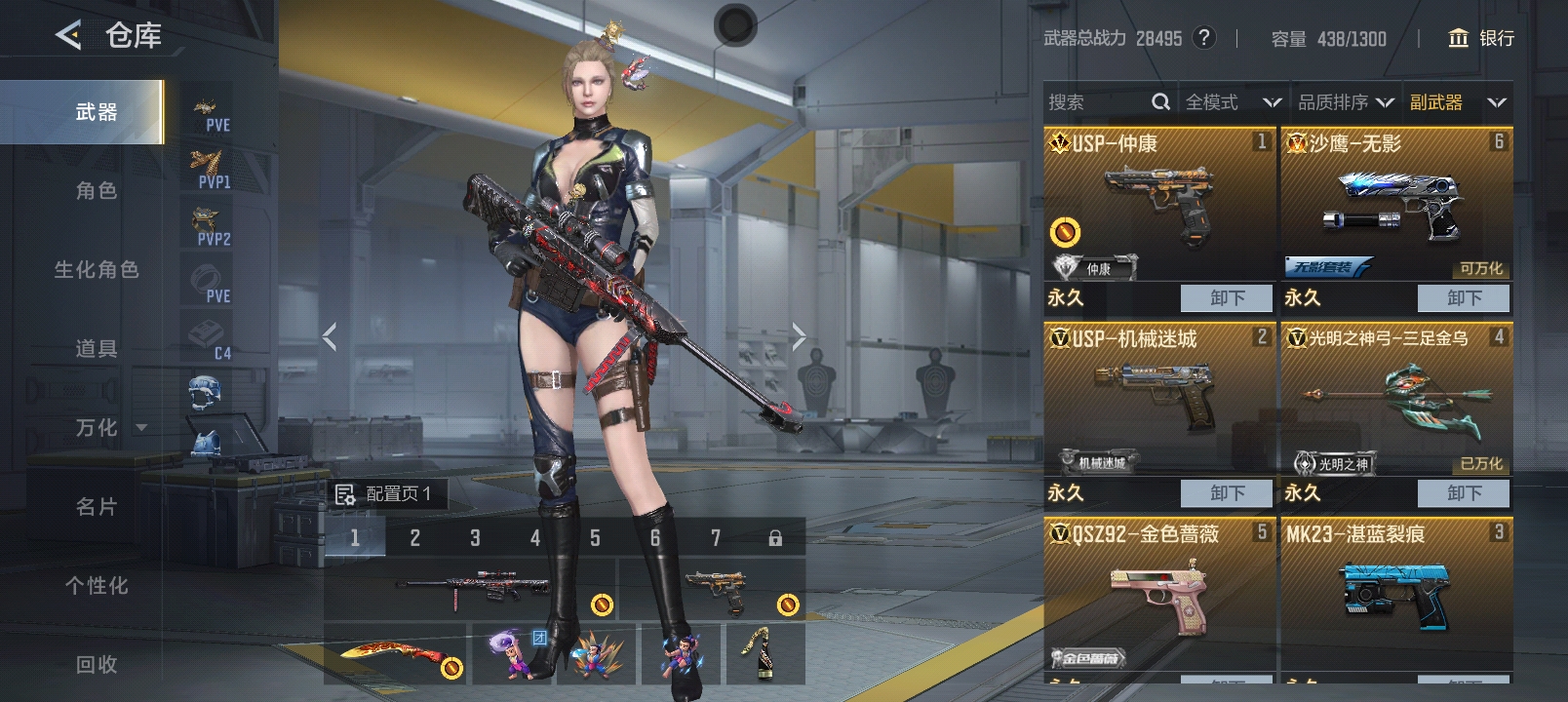
Task: Show help for 武器总战力 question mark
Action: 1205,38
